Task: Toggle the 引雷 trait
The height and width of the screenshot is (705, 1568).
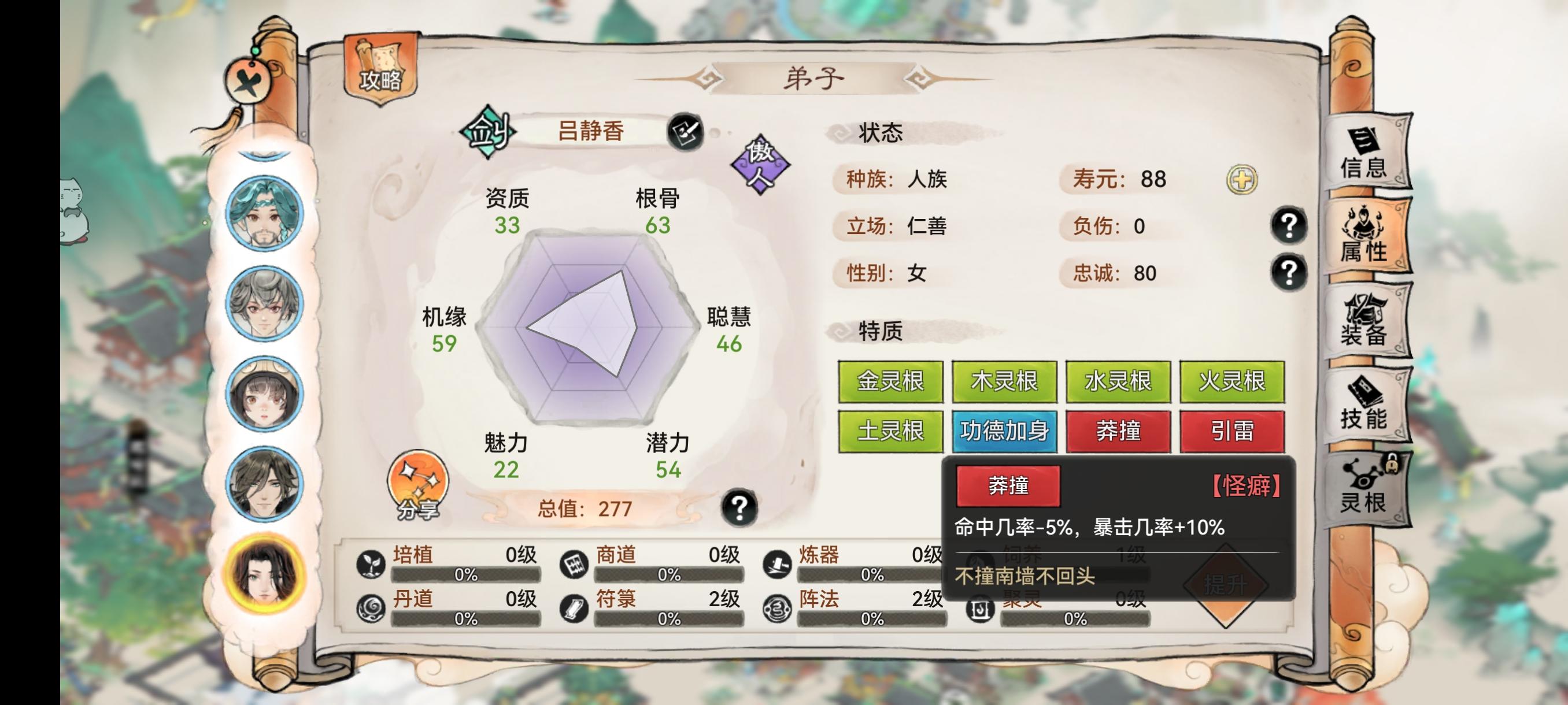Action: point(1234,431)
